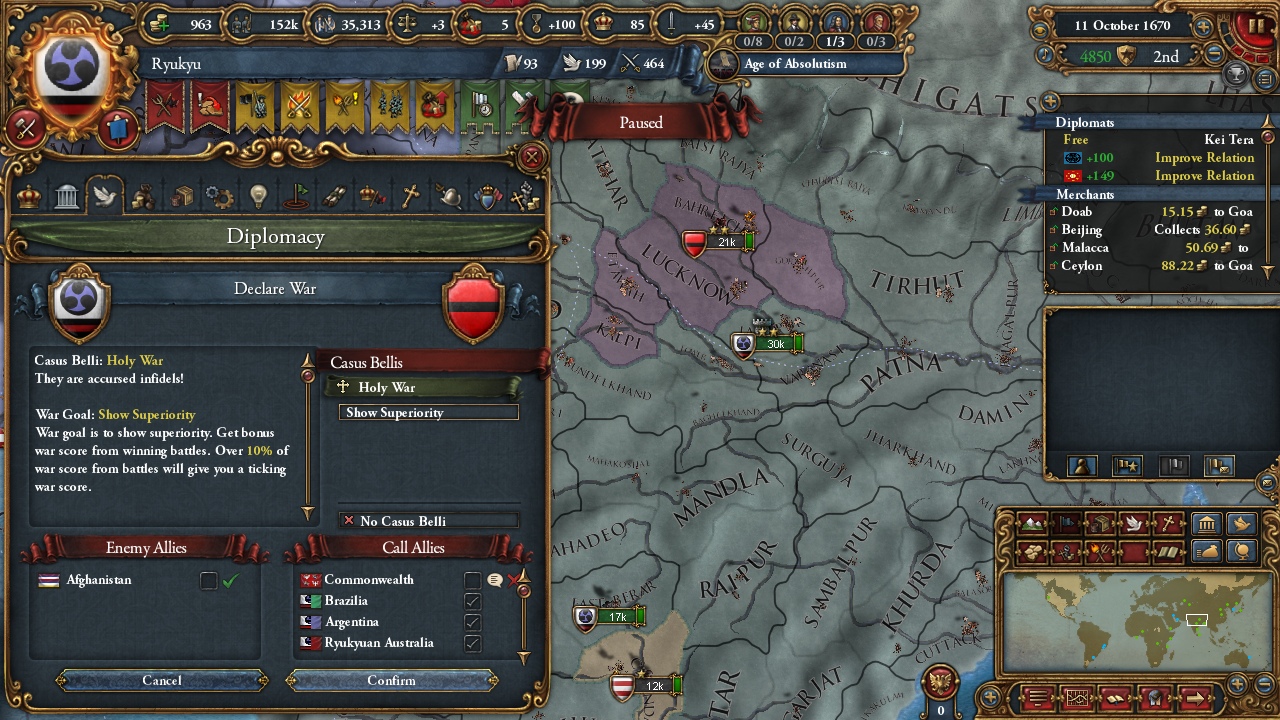Open the Missions tab flag icon
The image size is (1280, 720).
tap(296, 196)
